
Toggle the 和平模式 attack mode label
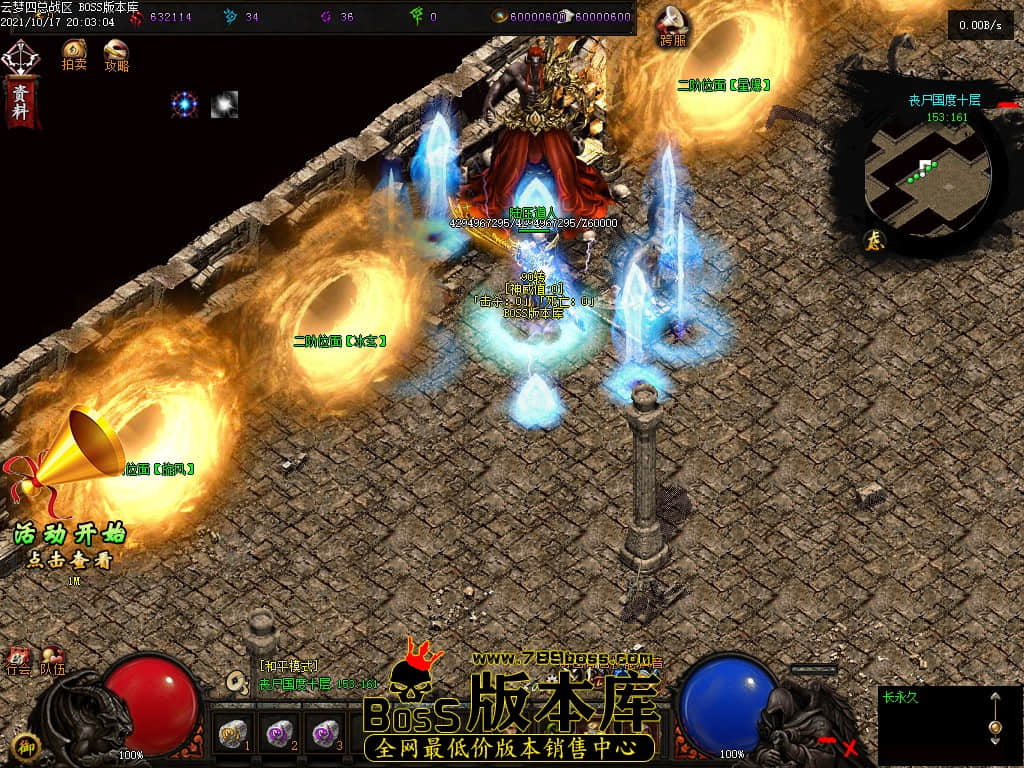pyautogui.click(x=289, y=666)
